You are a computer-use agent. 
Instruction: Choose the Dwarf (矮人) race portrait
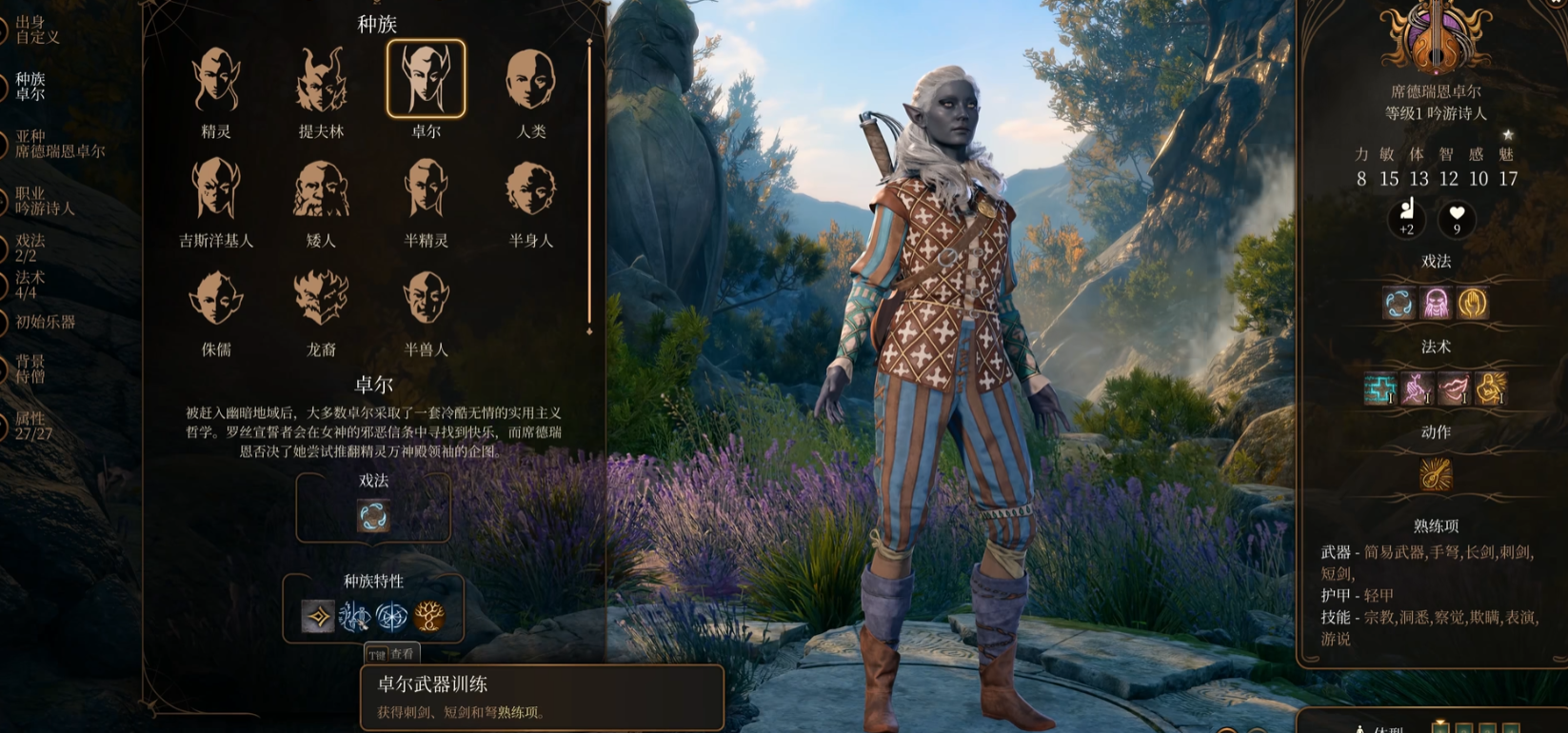coord(321,189)
